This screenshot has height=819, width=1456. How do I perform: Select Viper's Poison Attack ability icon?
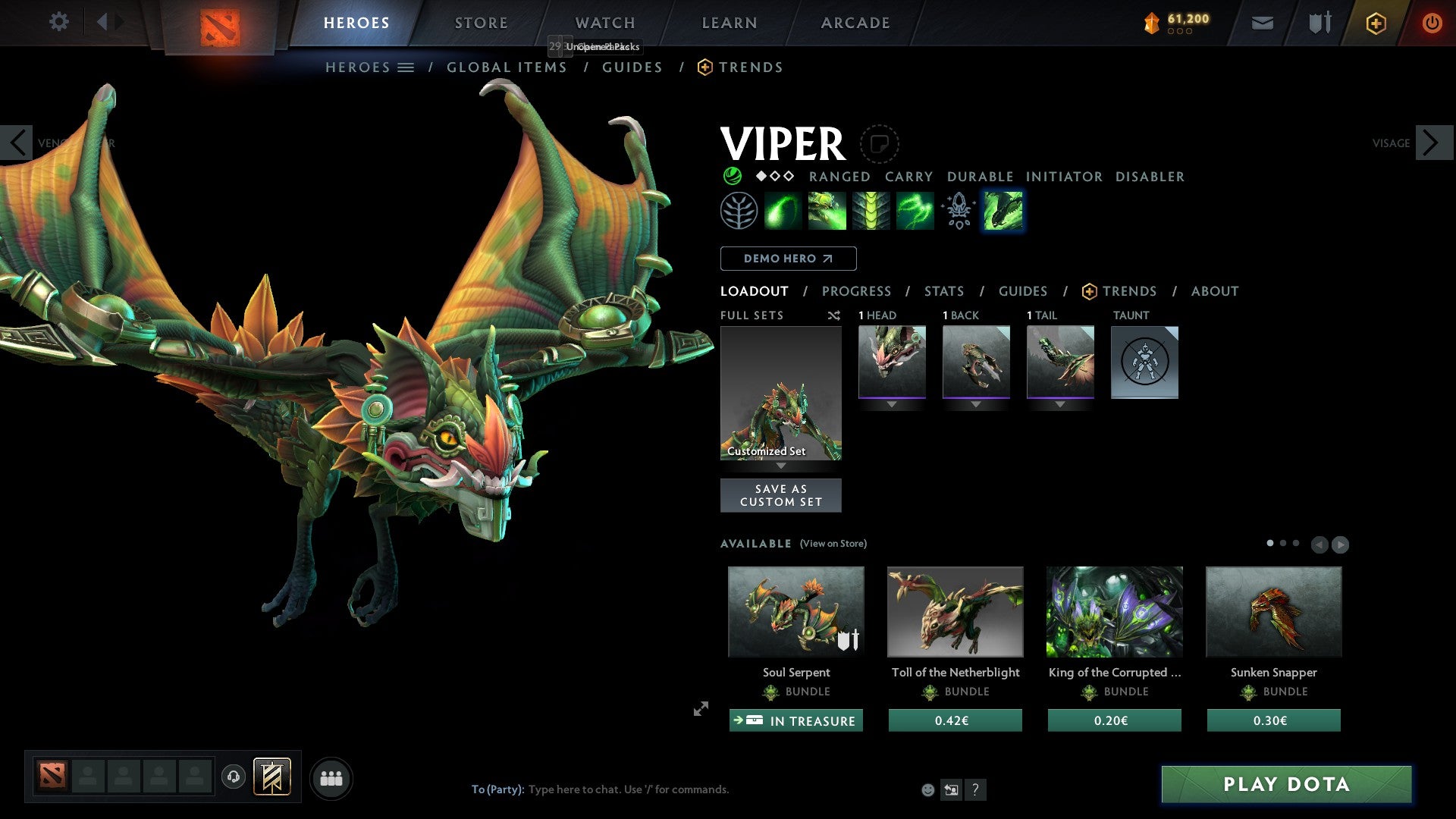(x=782, y=210)
